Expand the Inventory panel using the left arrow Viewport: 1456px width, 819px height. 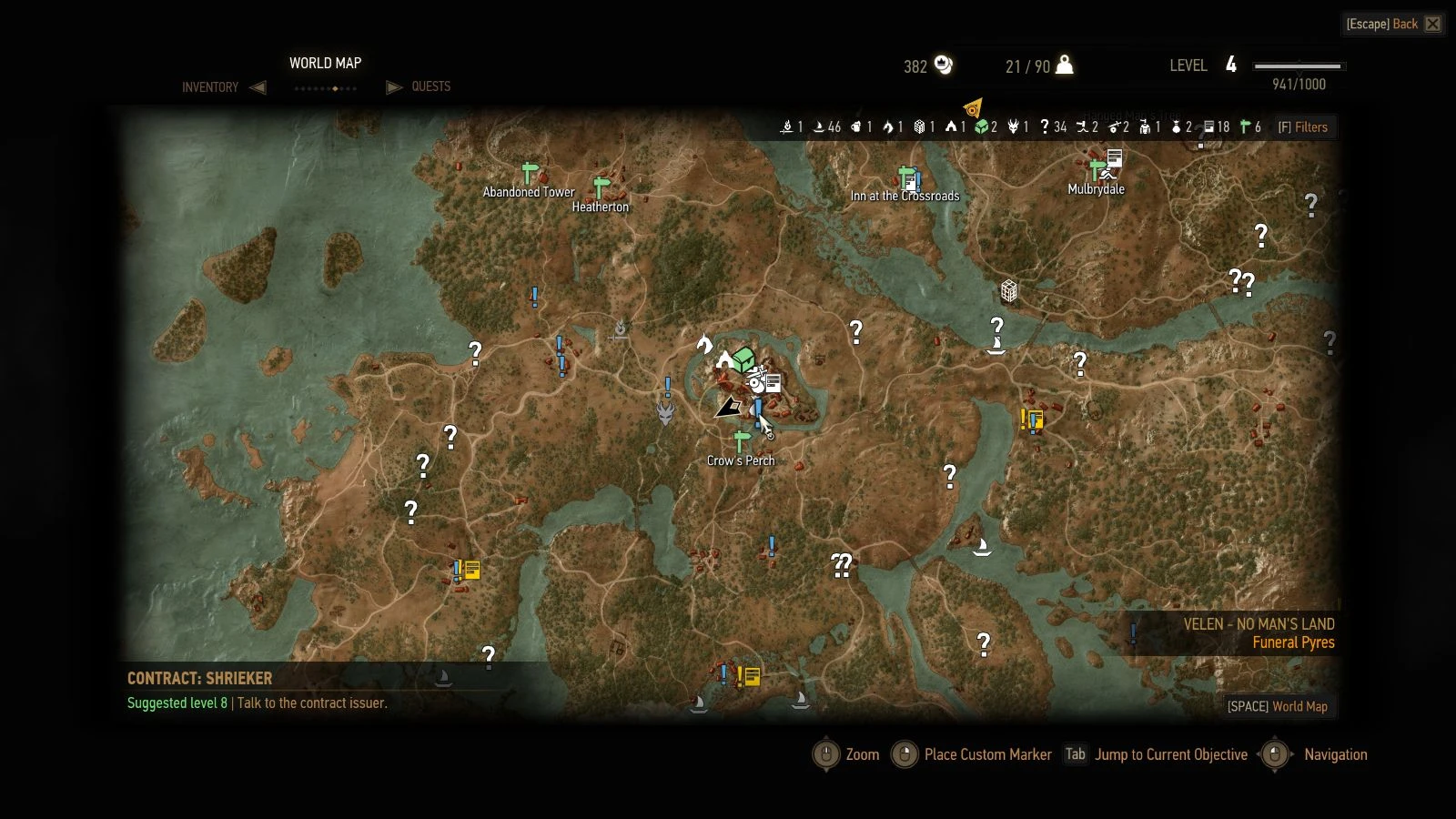(x=259, y=86)
